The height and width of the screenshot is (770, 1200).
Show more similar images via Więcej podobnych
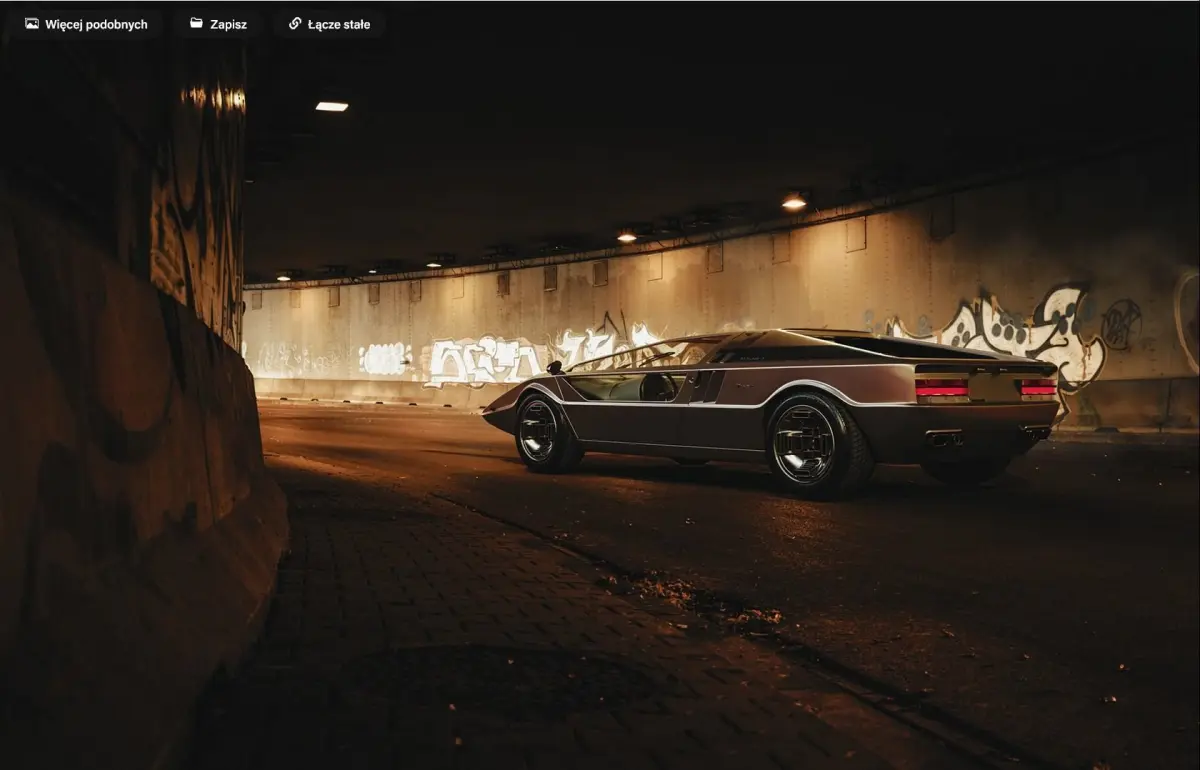(86, 24)
